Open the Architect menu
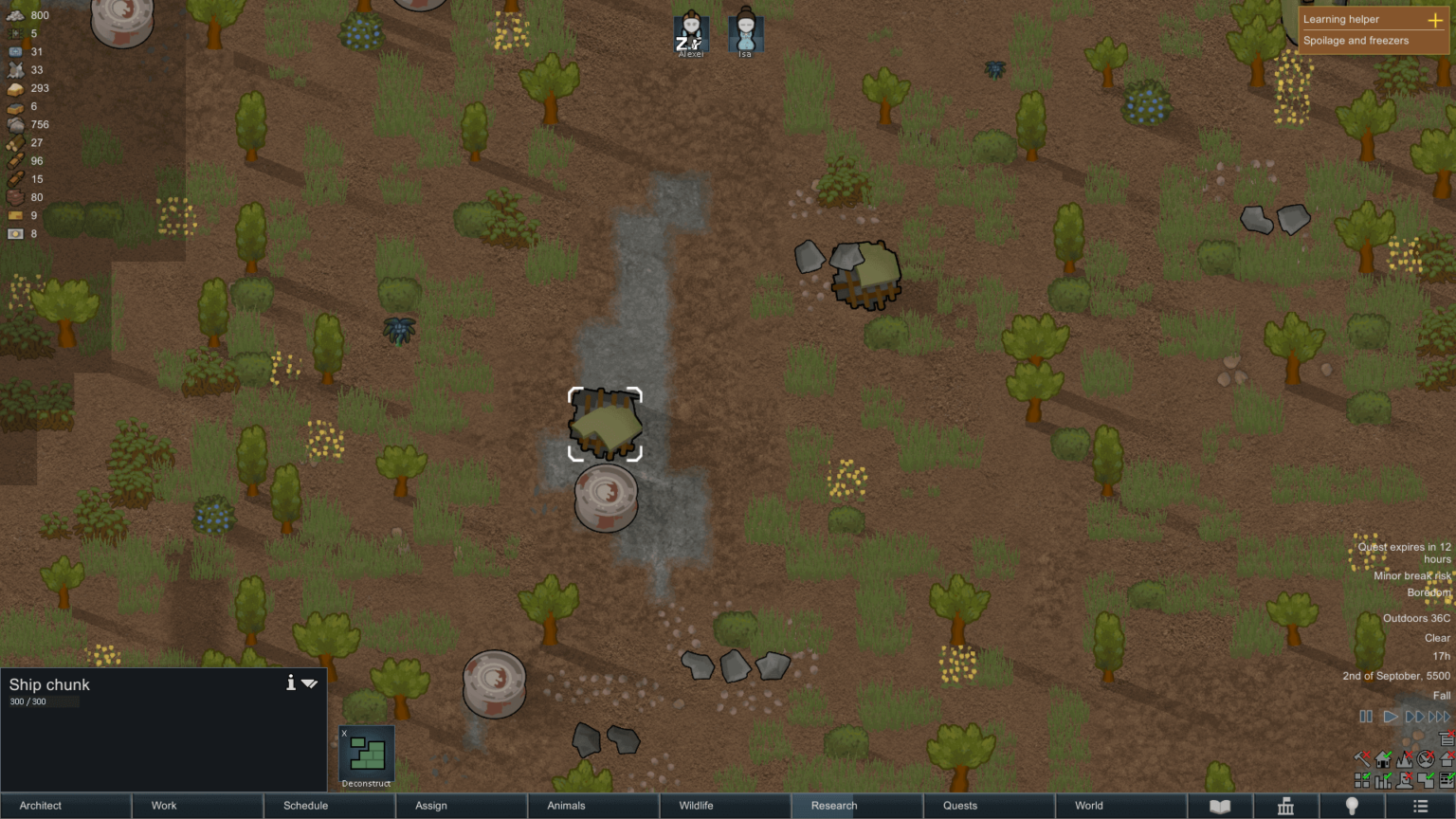The width and height of the screenshot is (1456, 819). pyautogui.click(x=66, y=806)
